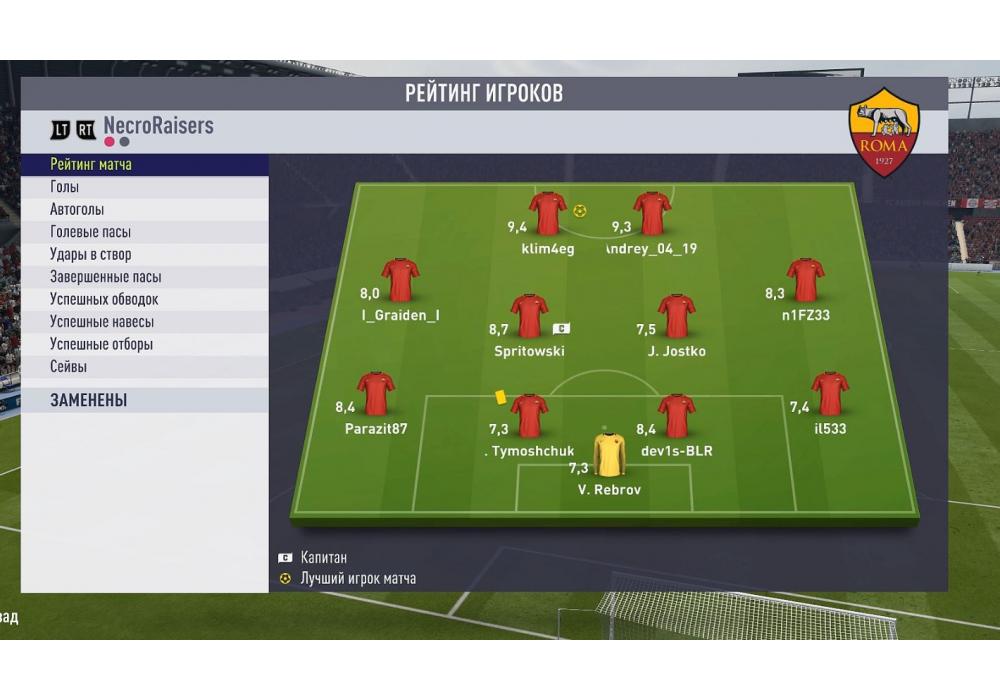Select goalkeeper V. Rebrov
1000x700 pixels.
(609, 455)
